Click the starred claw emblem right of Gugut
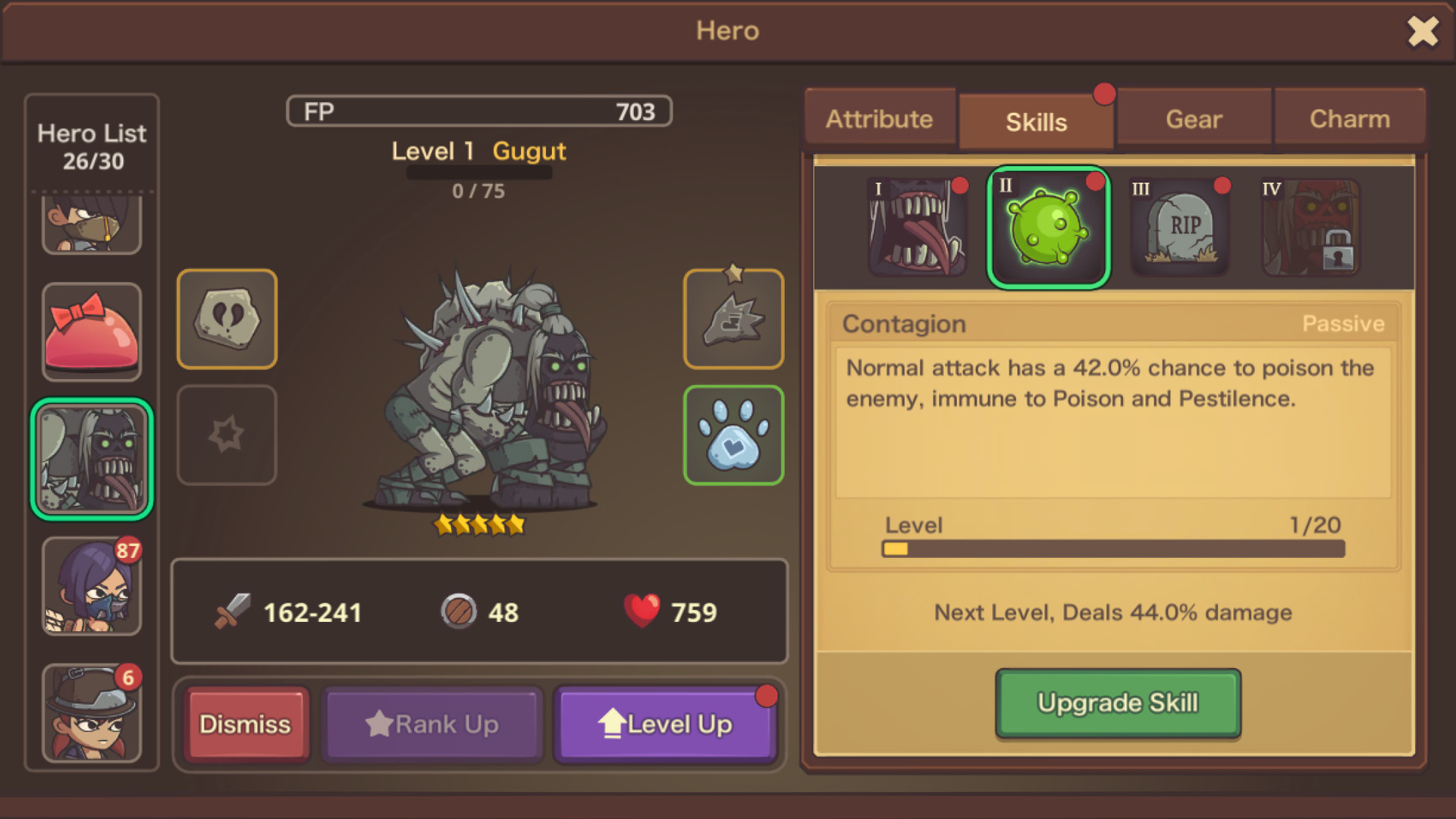This screenshot has height=819, width=1456. [x=733, y=318]
